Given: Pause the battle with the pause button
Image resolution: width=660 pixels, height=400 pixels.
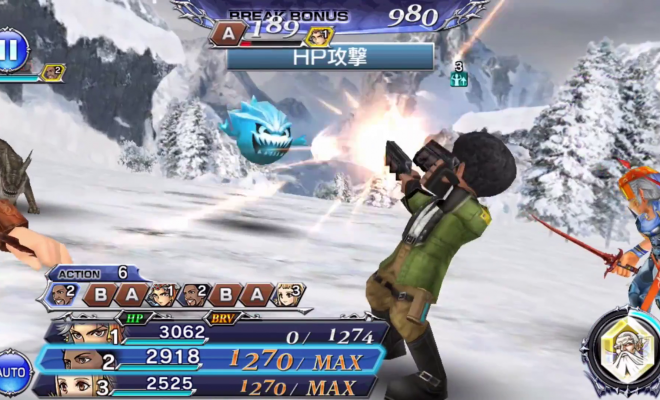Looking at the screenshot, I should [12, 50].
